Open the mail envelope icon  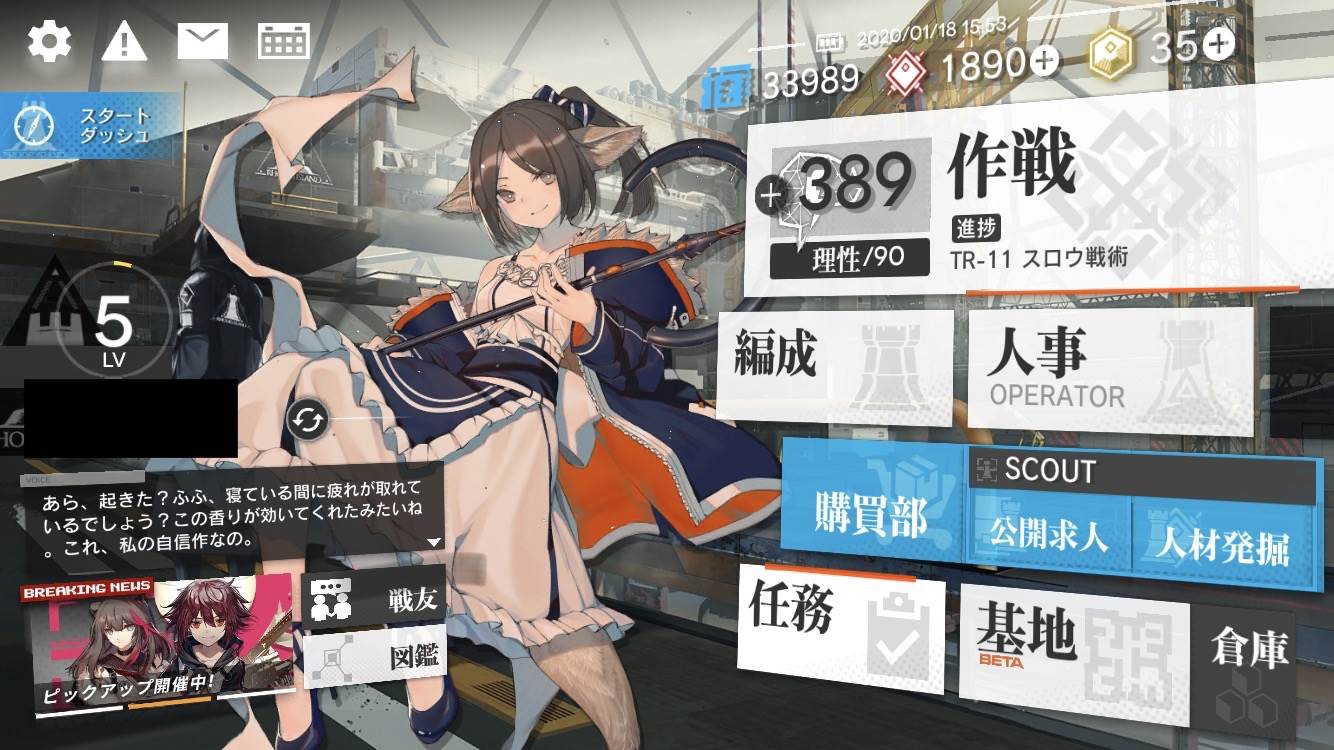click(x=203, y=41)
